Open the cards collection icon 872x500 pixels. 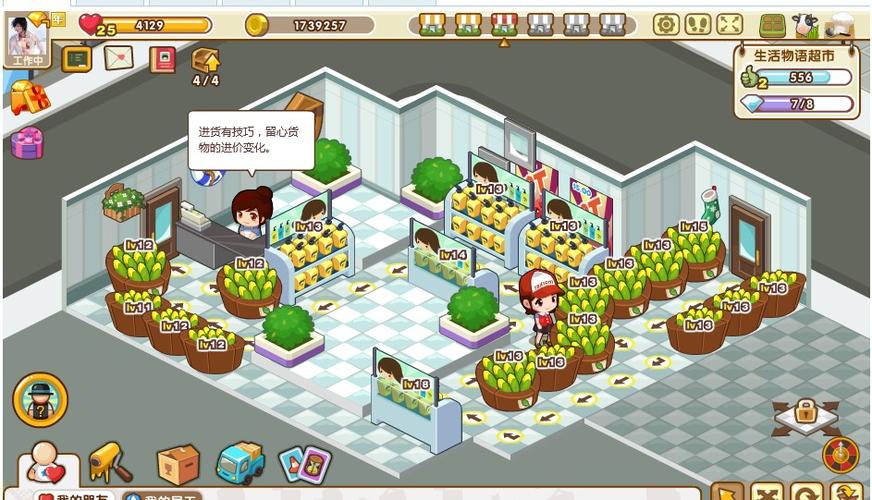click(x=304, y=464)
